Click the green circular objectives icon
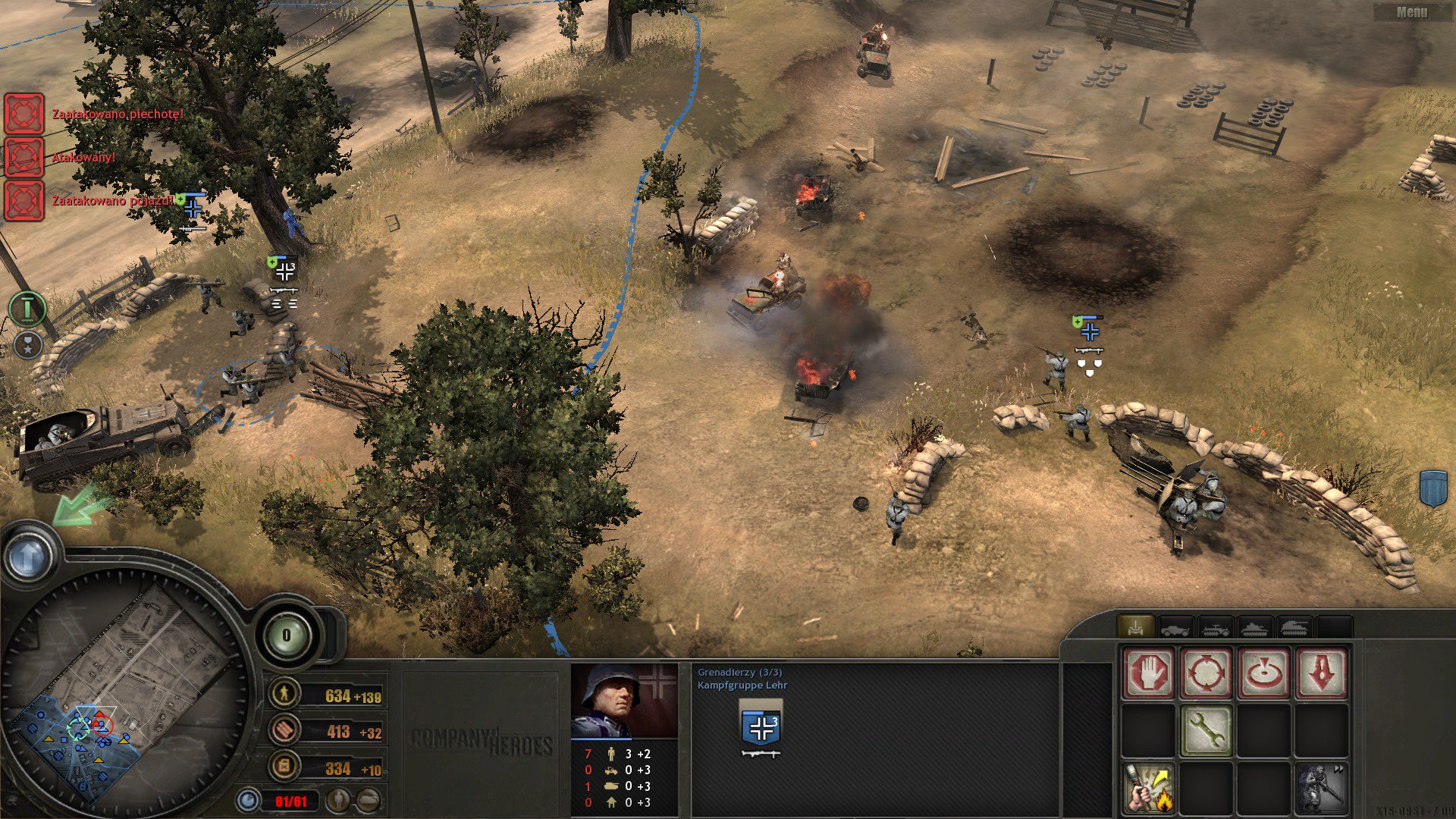The height and width of the screenshot is (819, 1456). pyautogui.click(x=27, y=309)
